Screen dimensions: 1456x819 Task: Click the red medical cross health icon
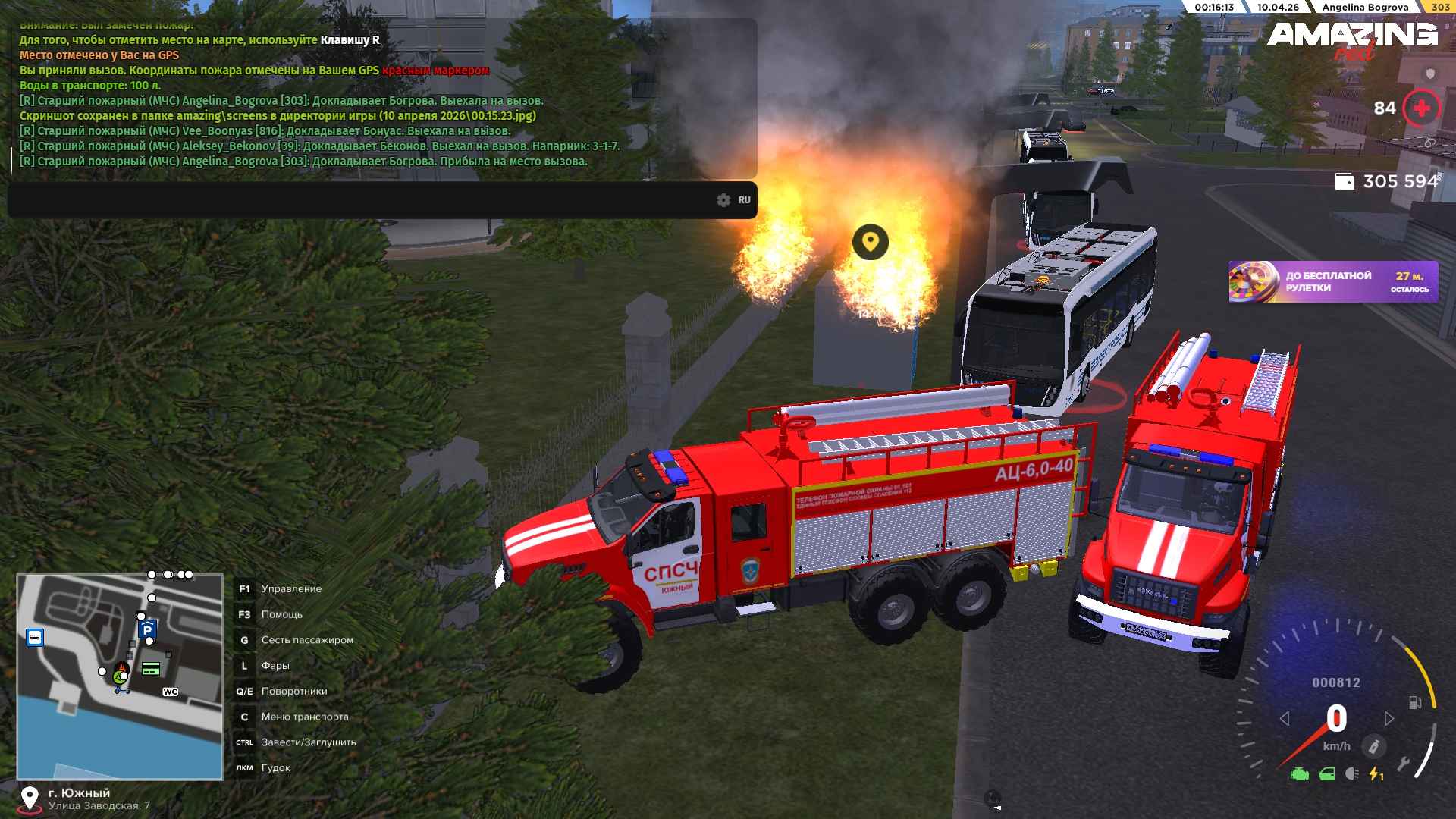click(x=1421, y=108)
